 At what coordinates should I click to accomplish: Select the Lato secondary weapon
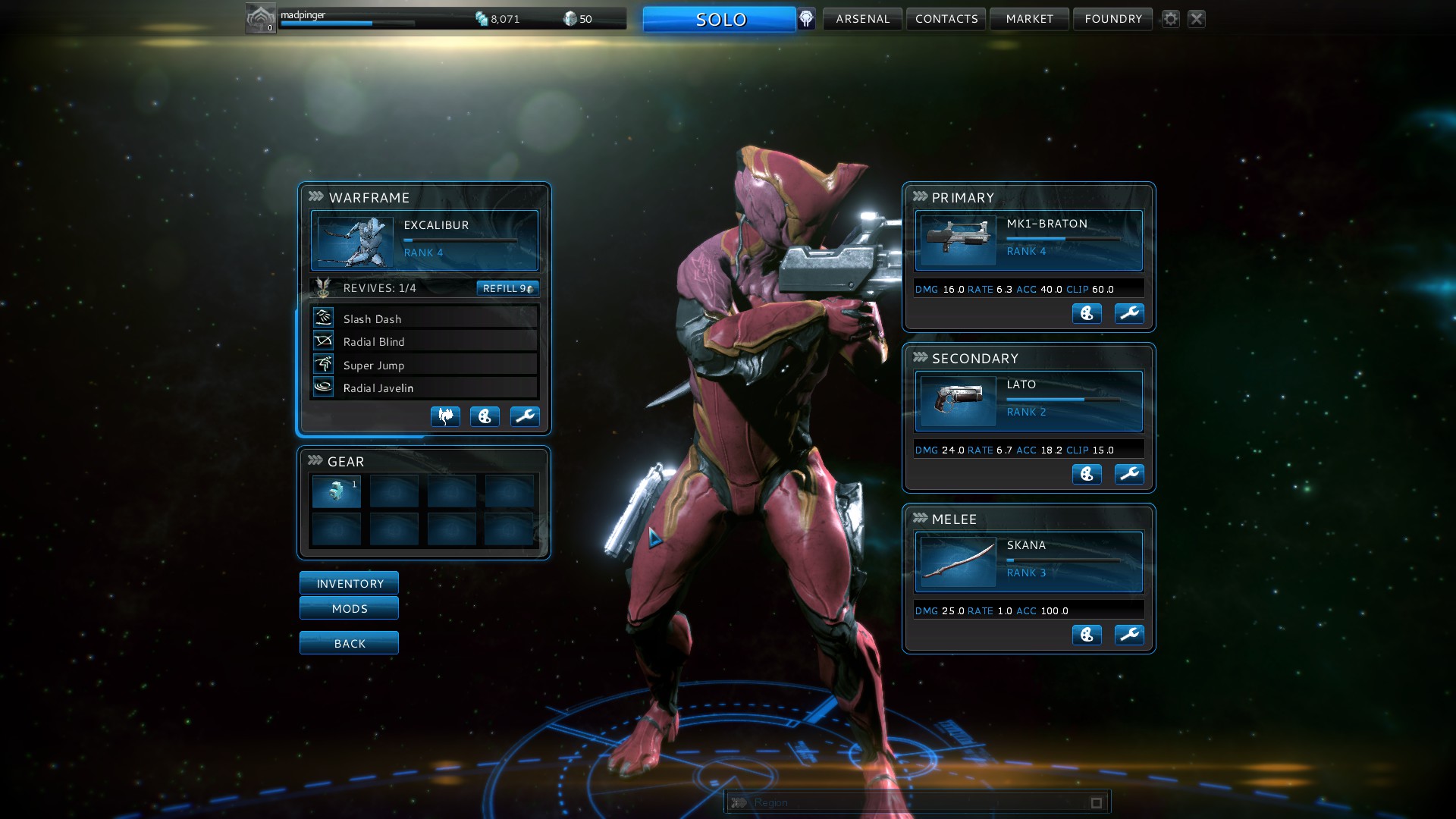pos(1028,401)
